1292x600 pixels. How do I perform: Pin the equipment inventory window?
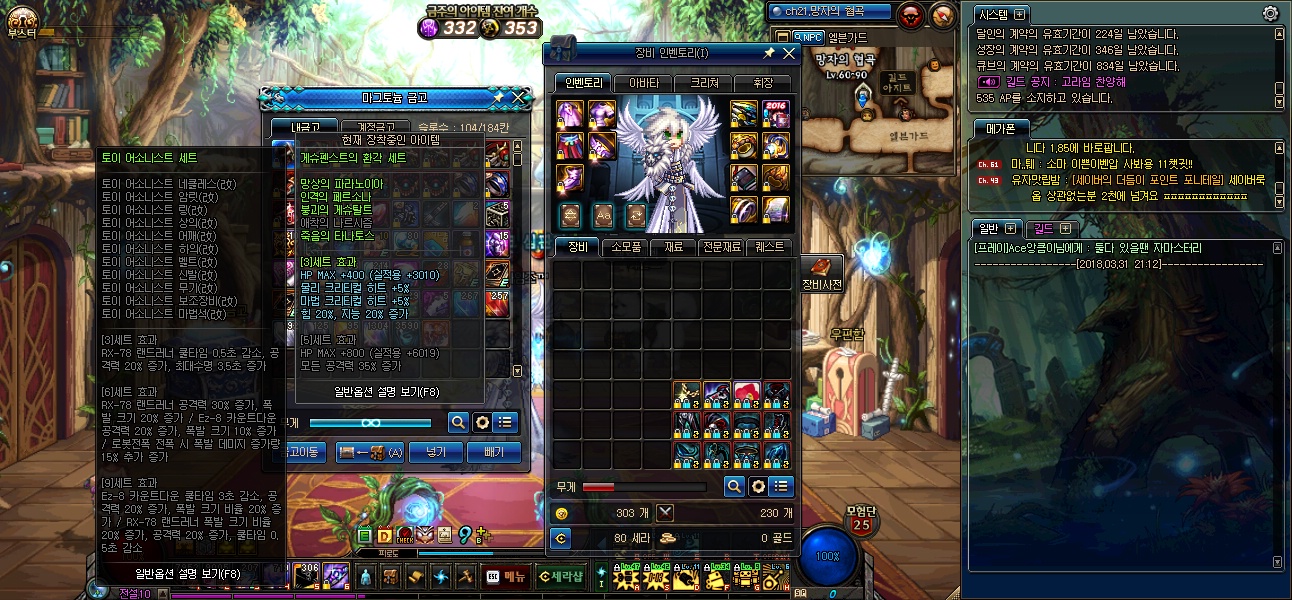(x=768, y=53)
